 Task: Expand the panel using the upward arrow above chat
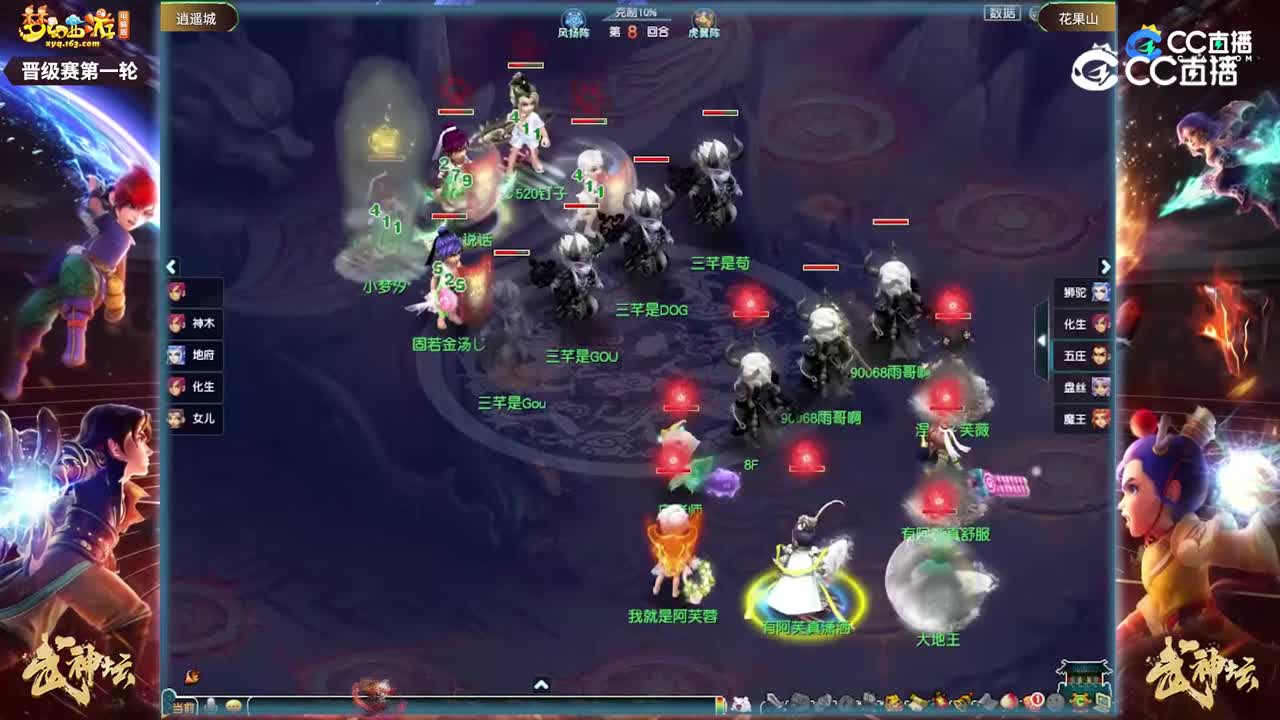tap(542, 683)
